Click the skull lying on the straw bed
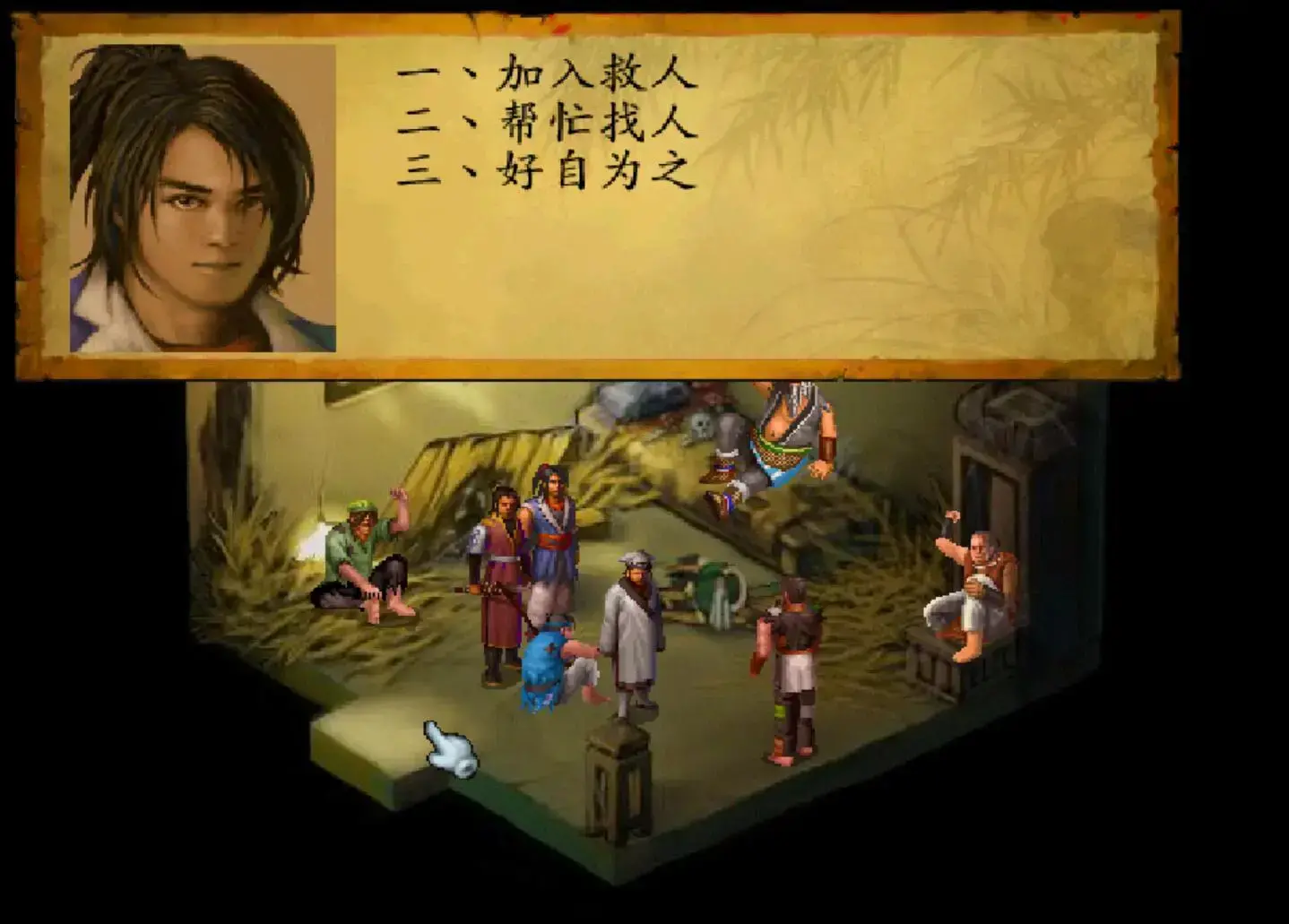 click(x=702, y=423)
